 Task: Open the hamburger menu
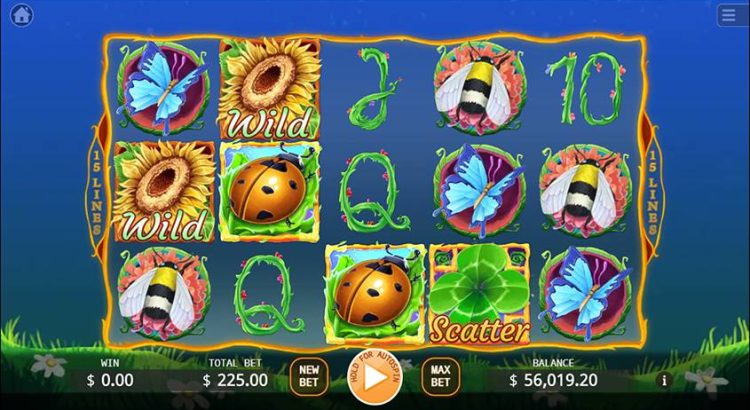[728, 16]
